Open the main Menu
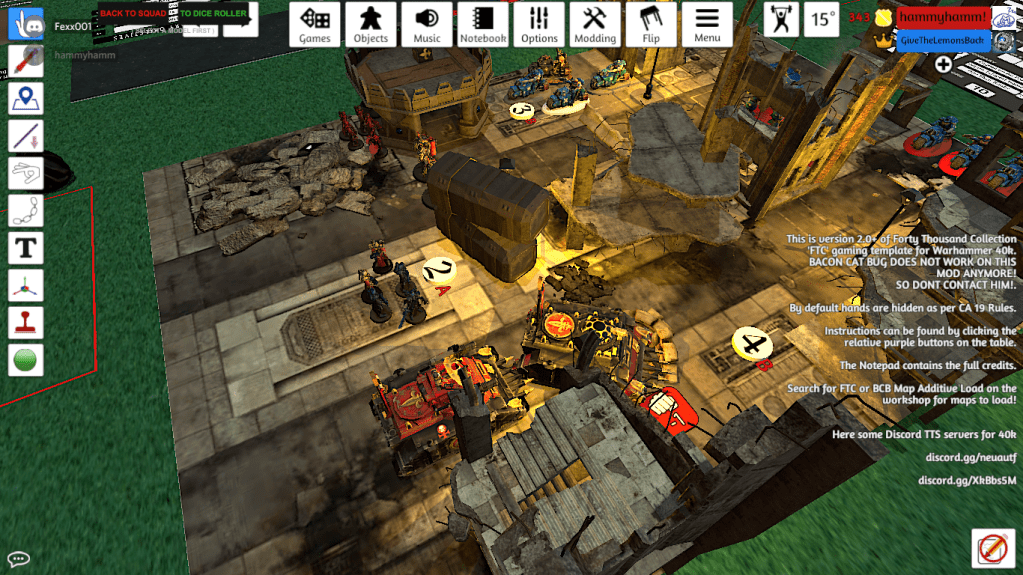 (707, 24)
